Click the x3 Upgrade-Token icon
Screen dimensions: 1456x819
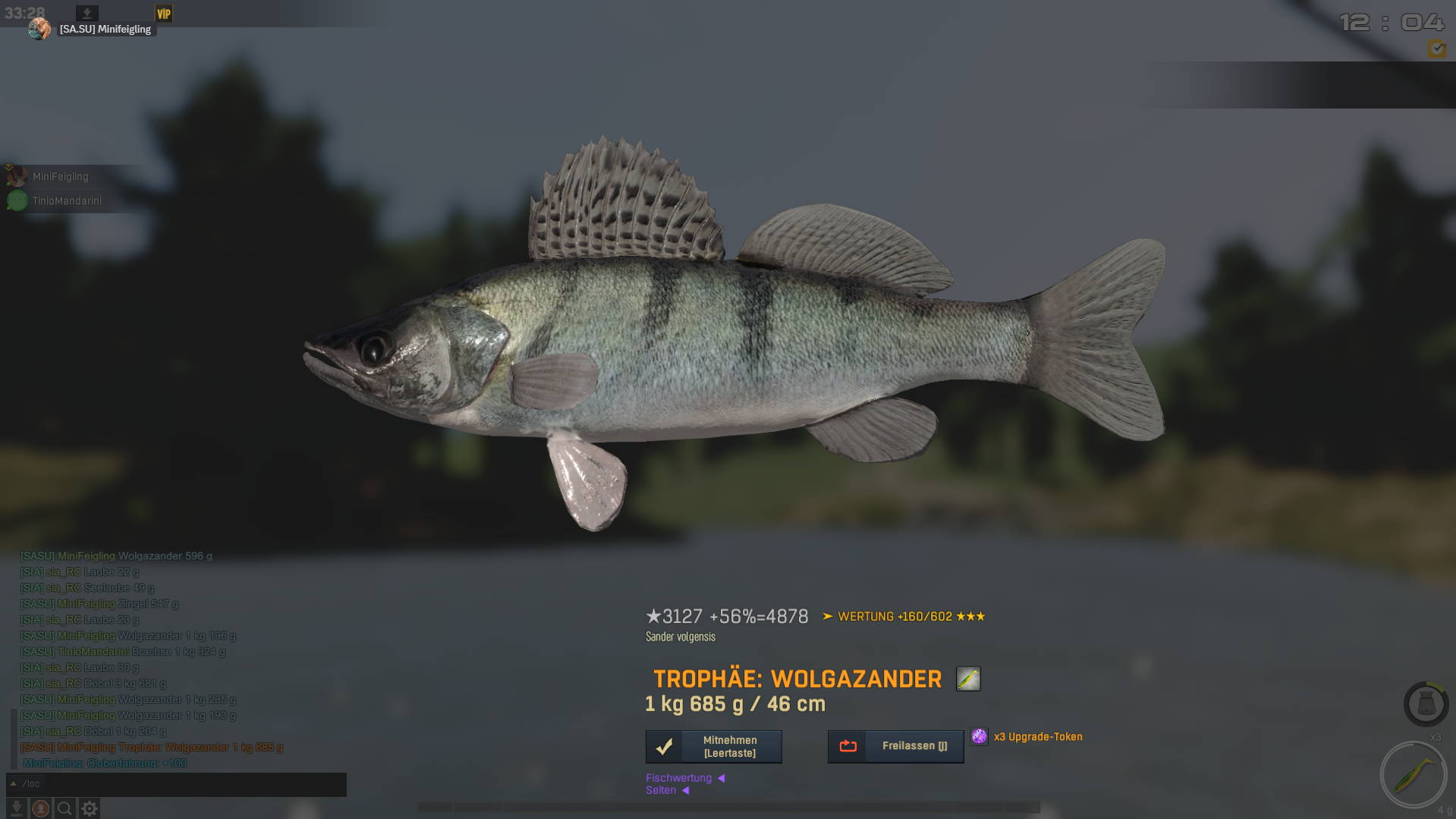click(980, 736)
